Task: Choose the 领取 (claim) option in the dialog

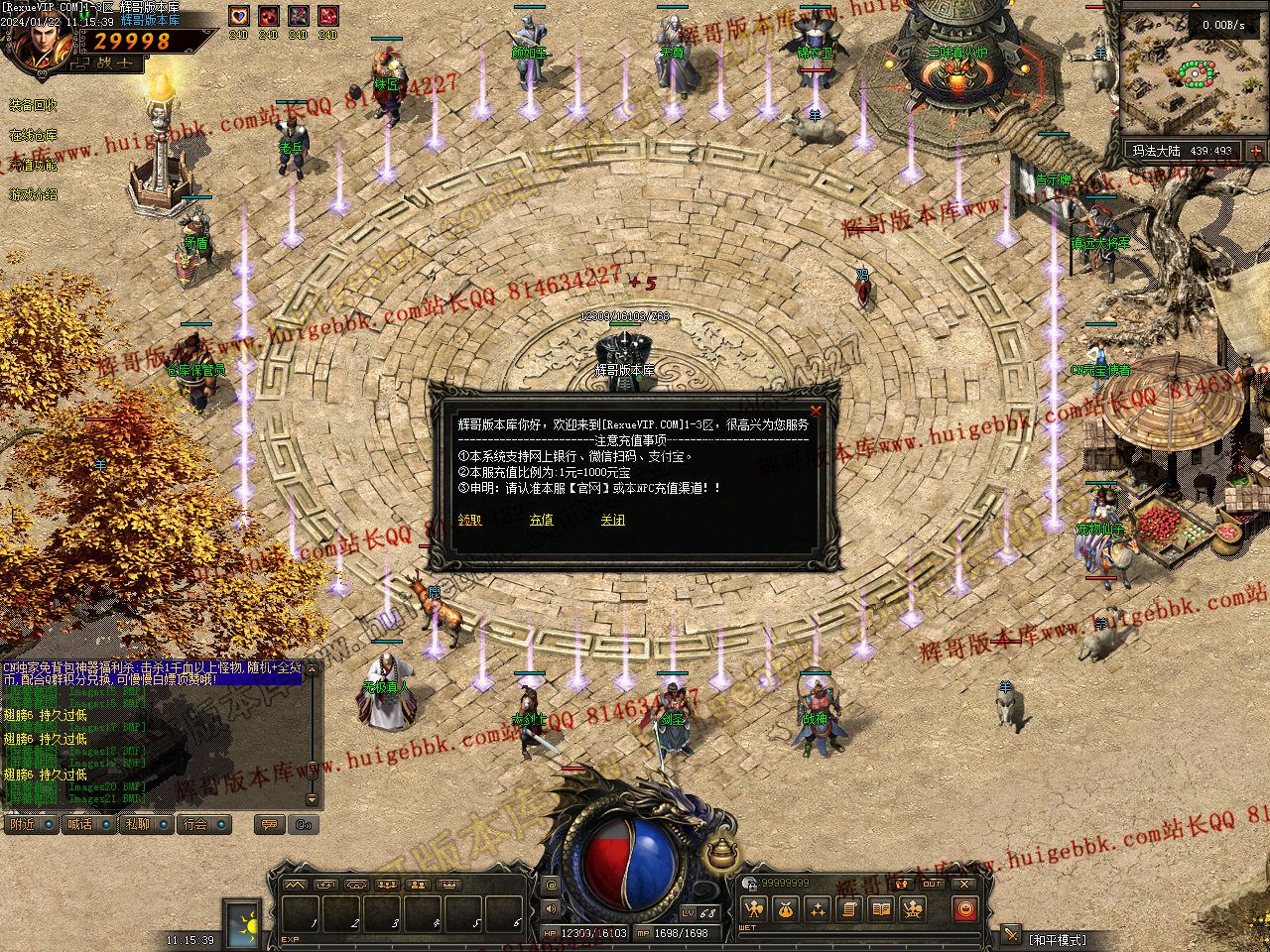Action: click(470, 520)
